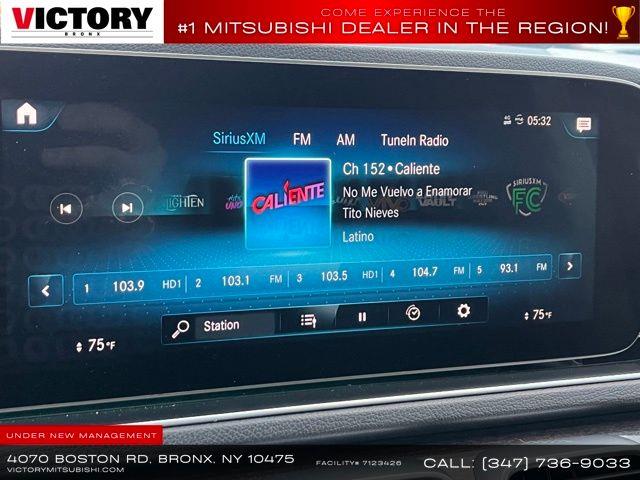Screen dimensions: 640x480
Task: Switch to the FM tab
Action: click(302, 140)
